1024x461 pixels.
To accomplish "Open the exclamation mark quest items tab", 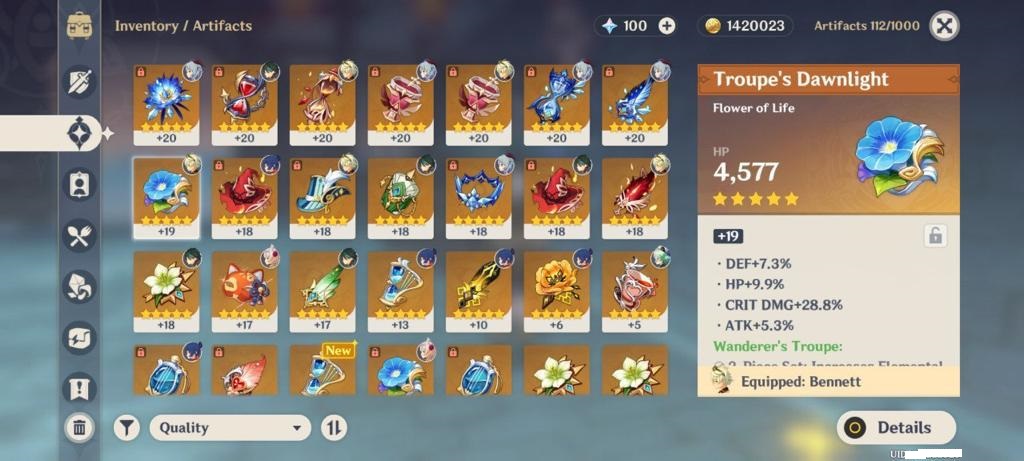I will coord(79,389).
